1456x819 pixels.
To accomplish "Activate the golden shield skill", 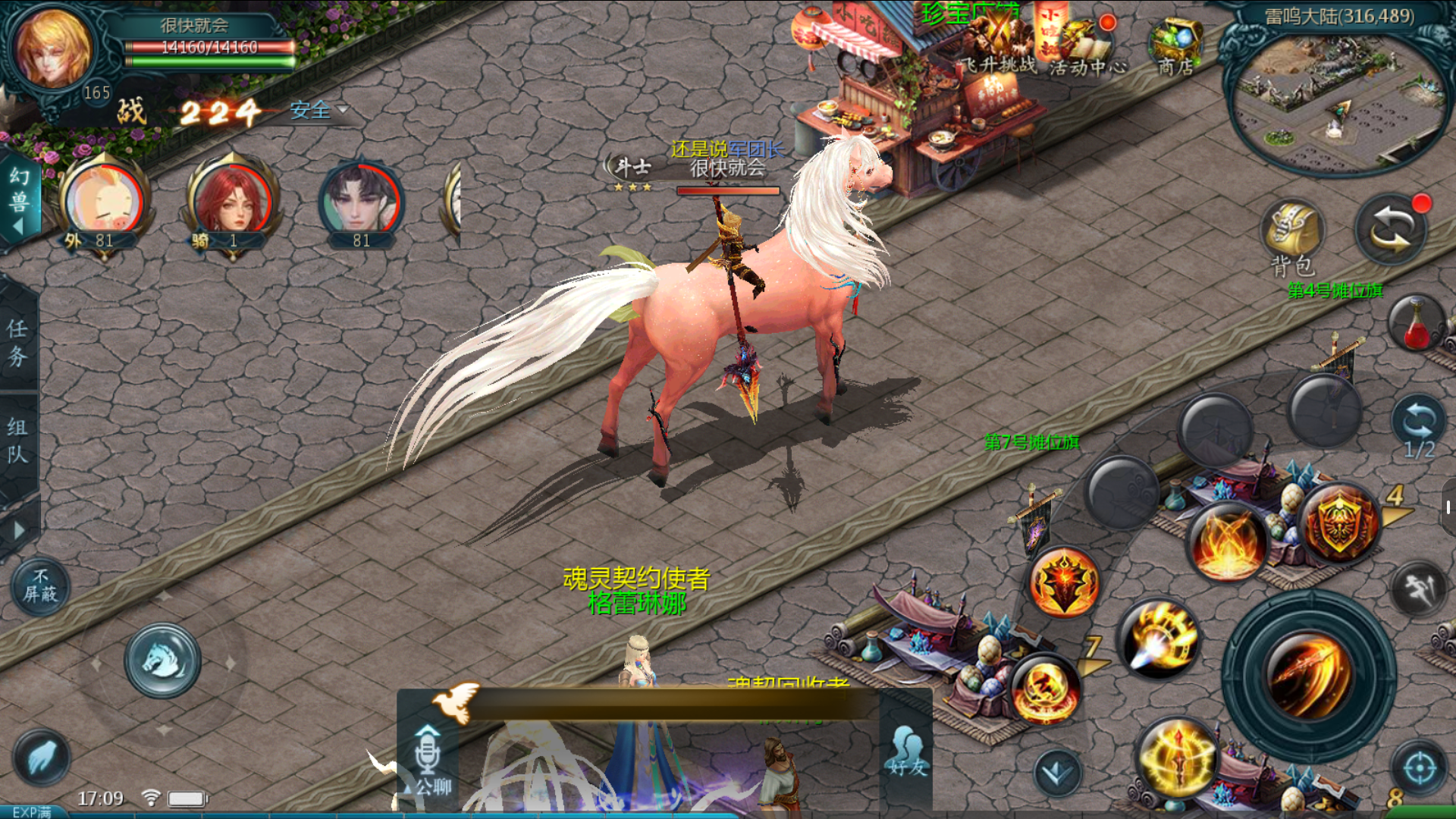I will coord(1340,522).
